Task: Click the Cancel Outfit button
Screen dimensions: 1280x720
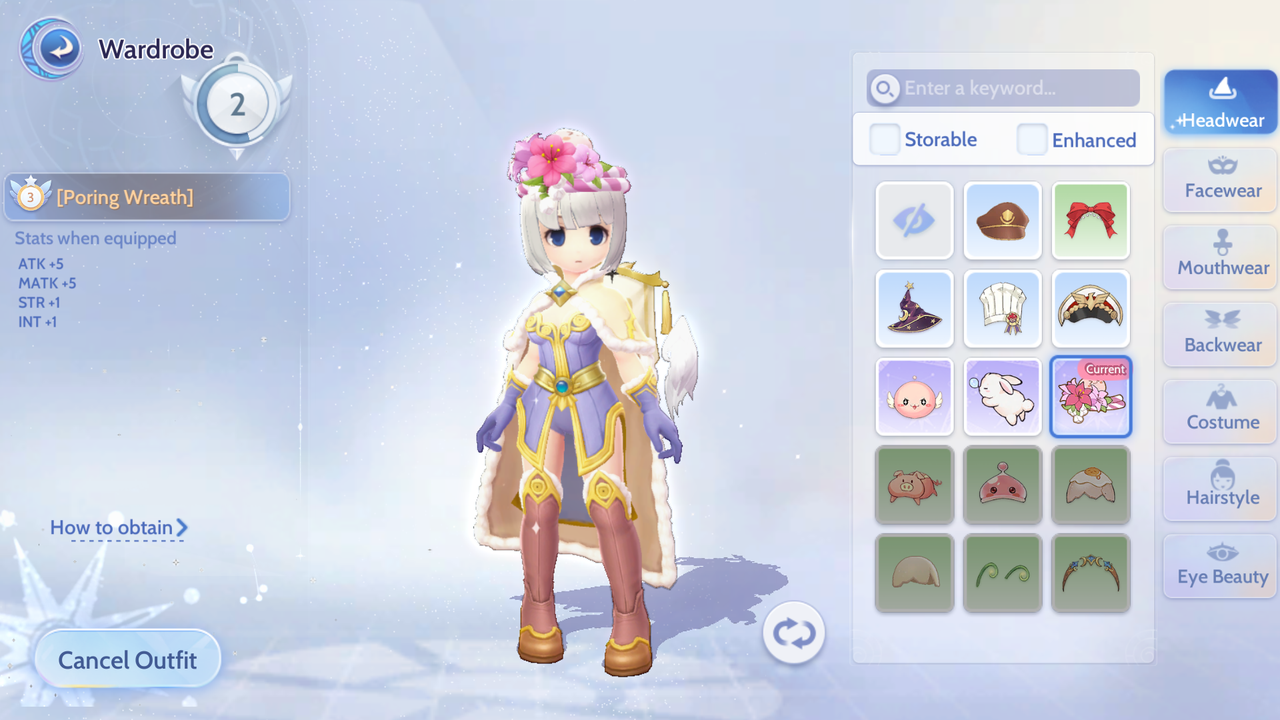Action: pyautogui.click(x=127, y=660)
